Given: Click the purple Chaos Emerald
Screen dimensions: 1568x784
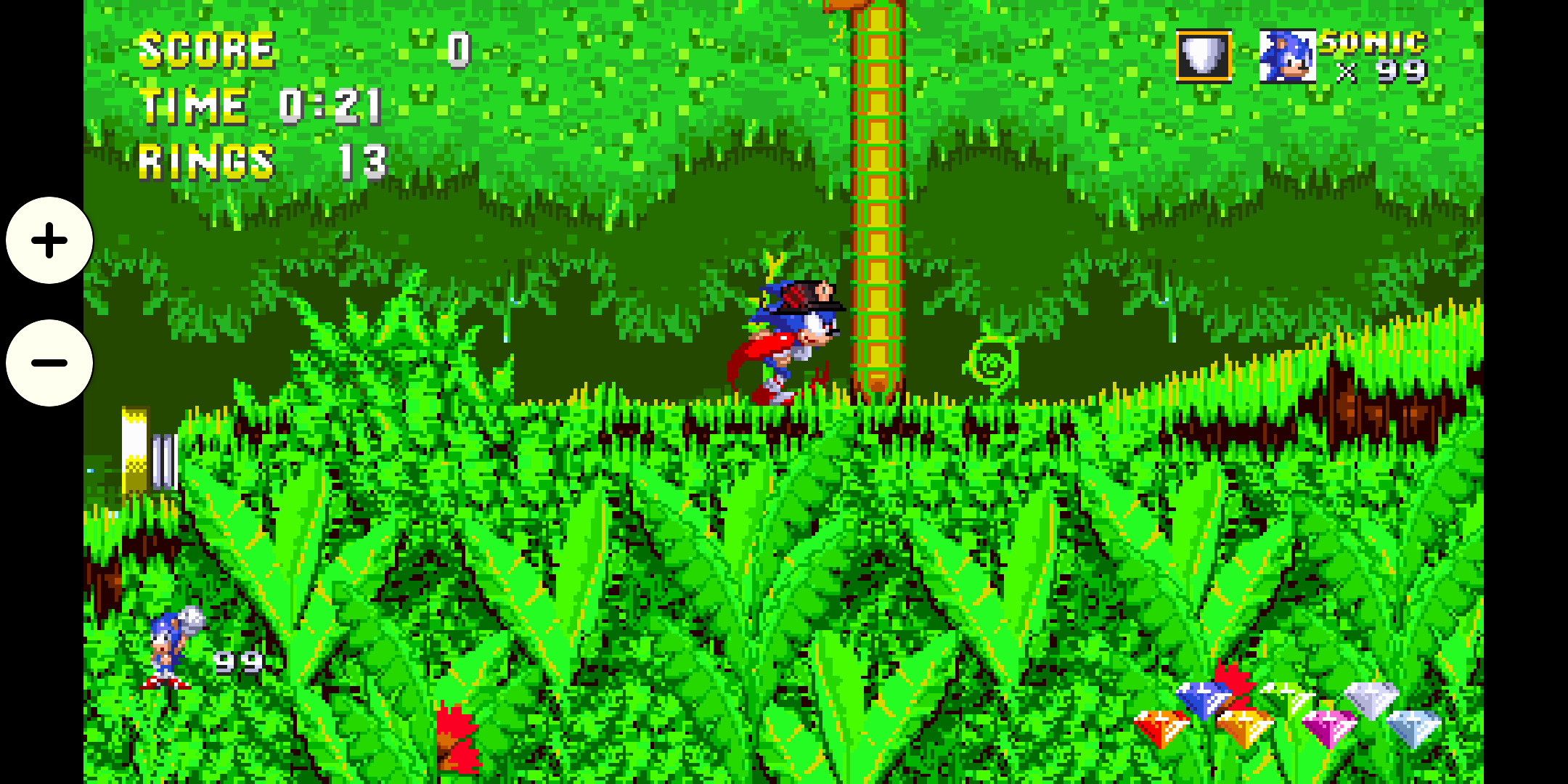Looking at the screenshot, I should click(1327, 726).
